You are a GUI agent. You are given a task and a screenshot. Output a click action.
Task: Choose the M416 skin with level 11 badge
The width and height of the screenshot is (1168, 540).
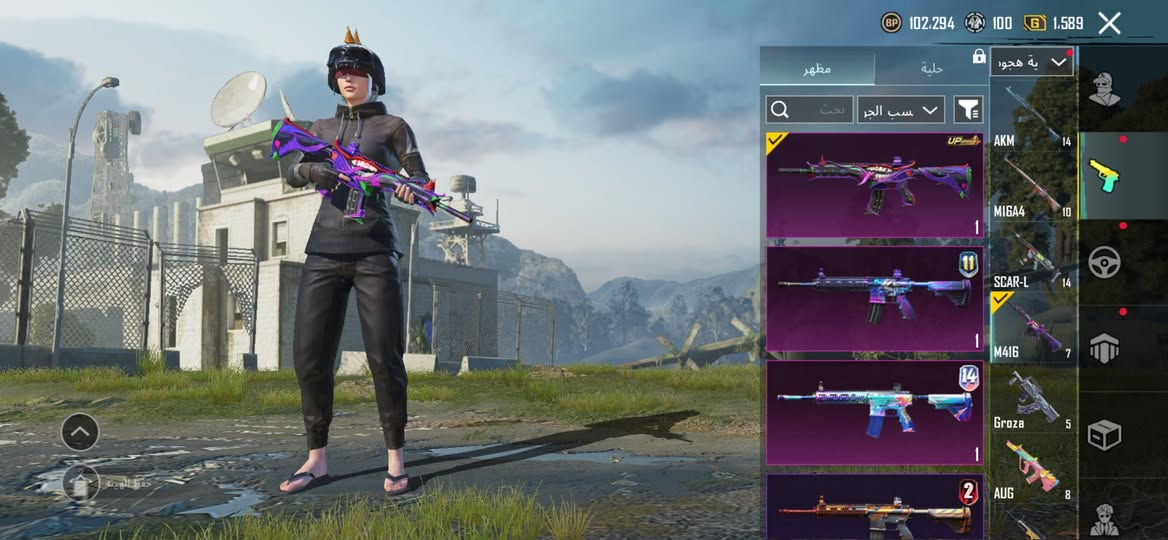(x=874, y=299)
